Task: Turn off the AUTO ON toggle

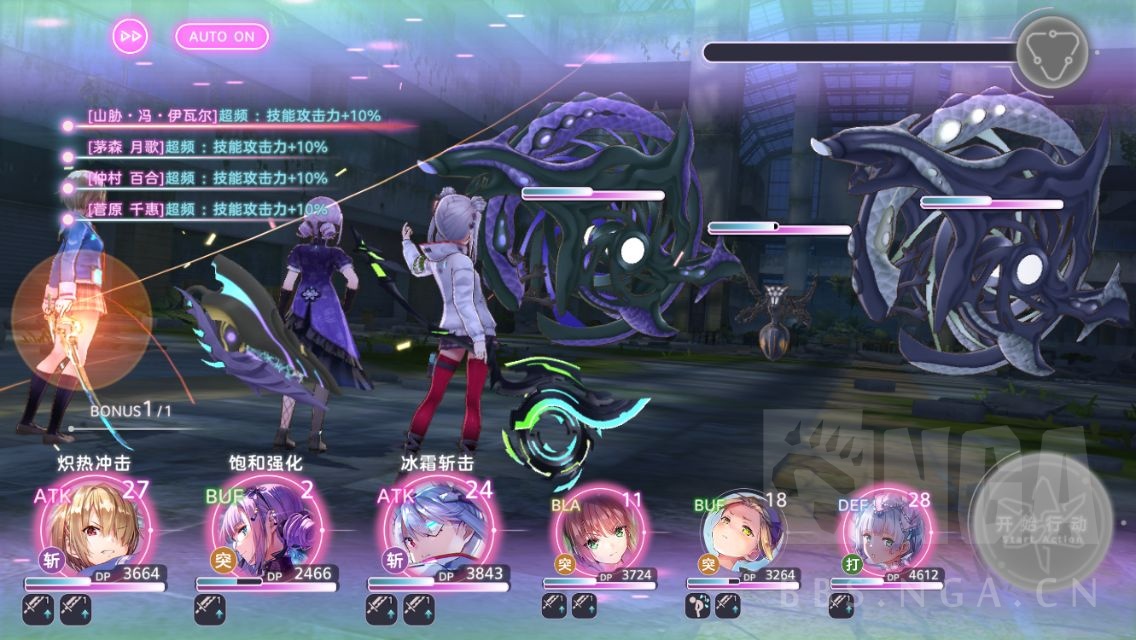Action: click(221, 36)
